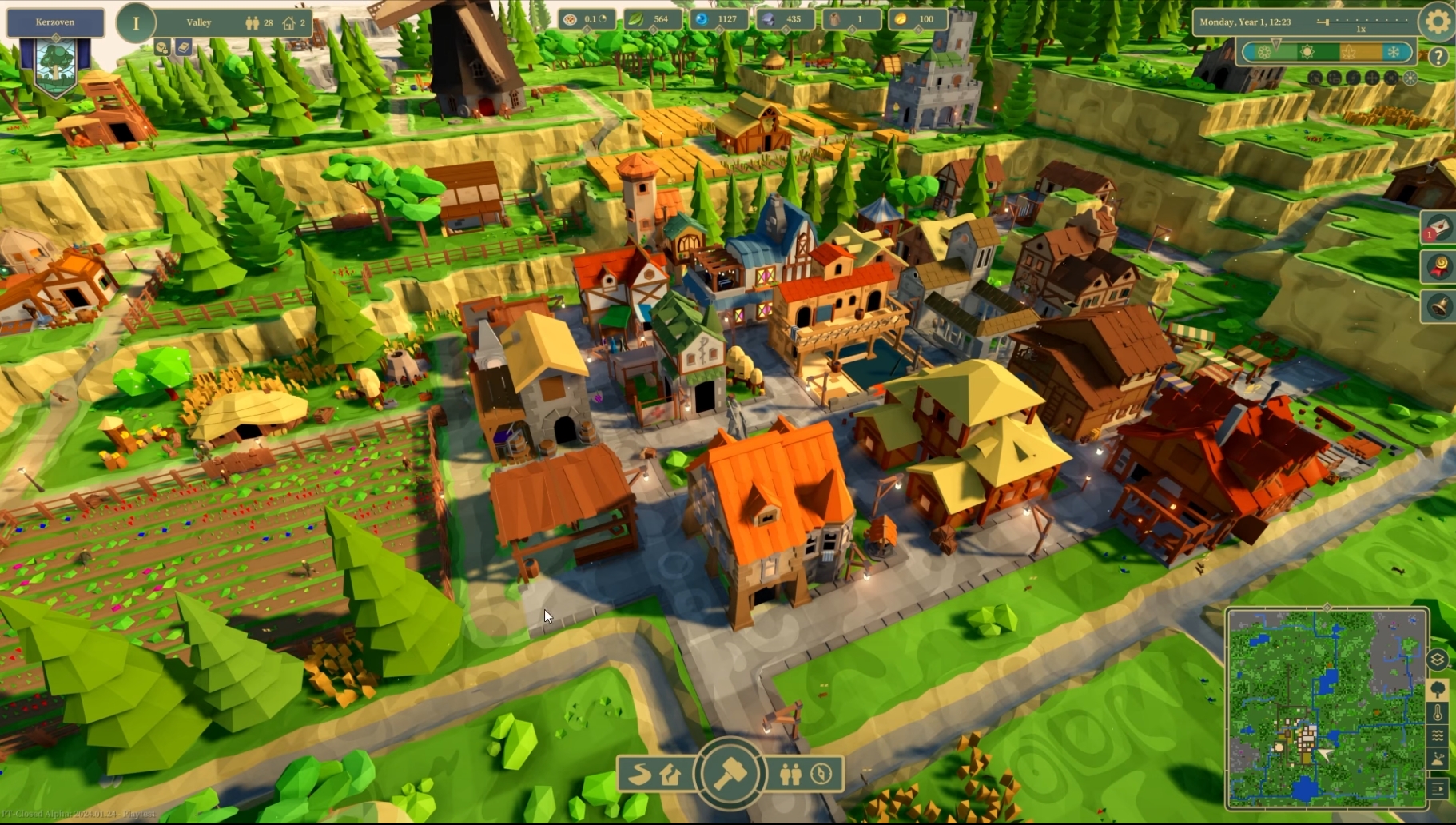Screen dimensions: 1456x825
Task: Toggle the minimap layers button
Action: 1437,660
